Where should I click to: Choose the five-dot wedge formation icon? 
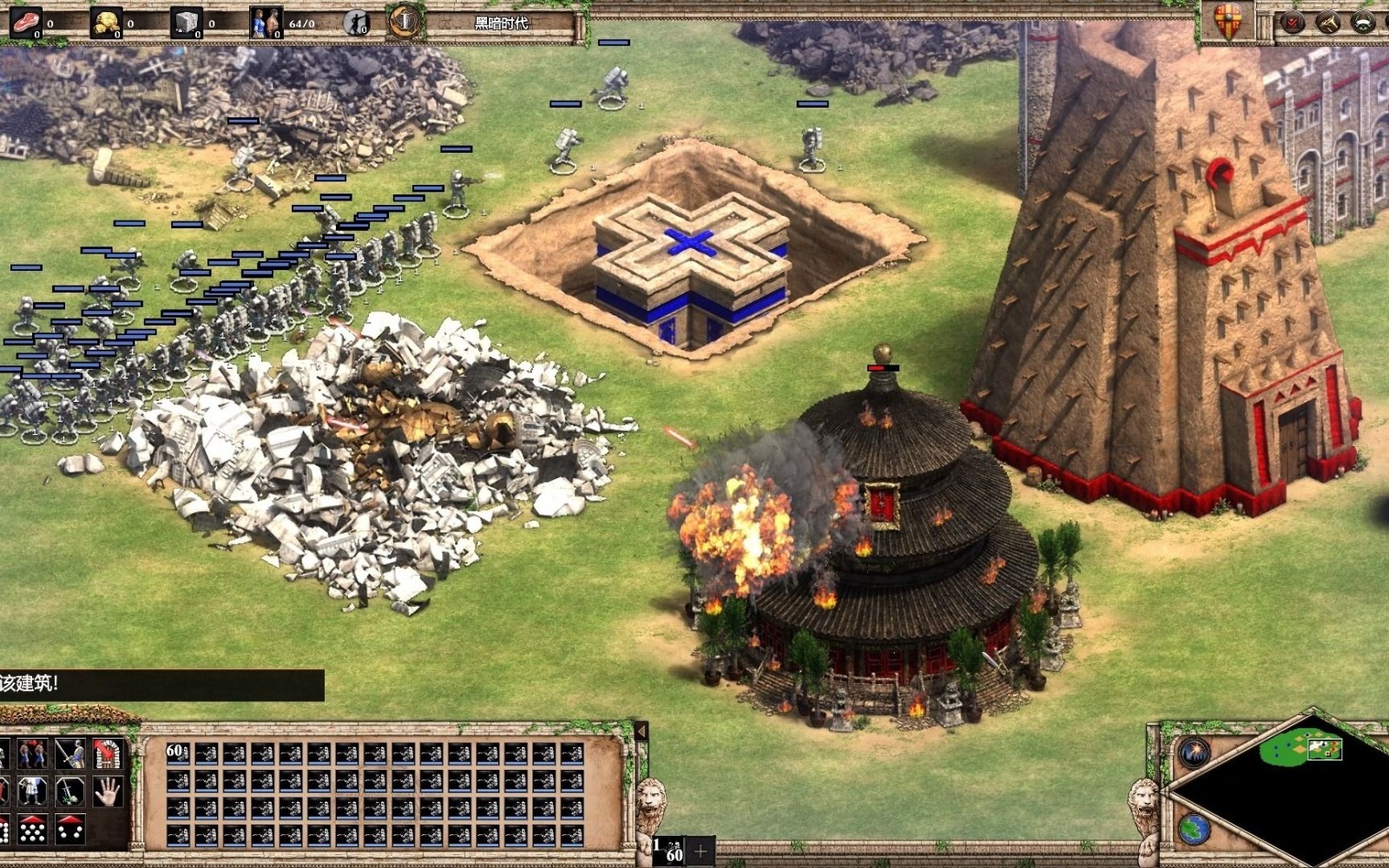pyautogui.click(x=69, y=829)
